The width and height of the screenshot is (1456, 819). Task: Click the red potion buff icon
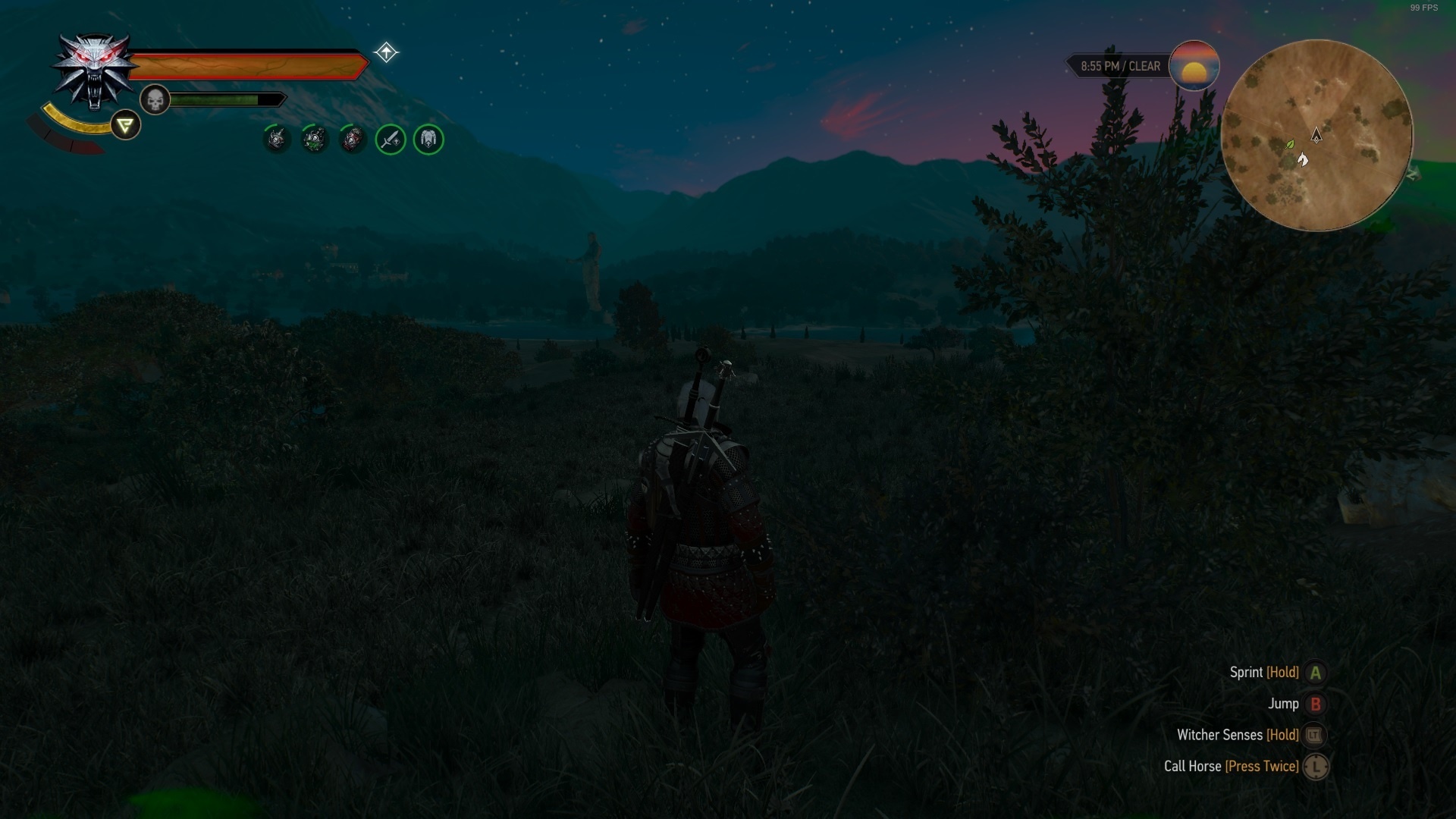click(x=352, y=140)
